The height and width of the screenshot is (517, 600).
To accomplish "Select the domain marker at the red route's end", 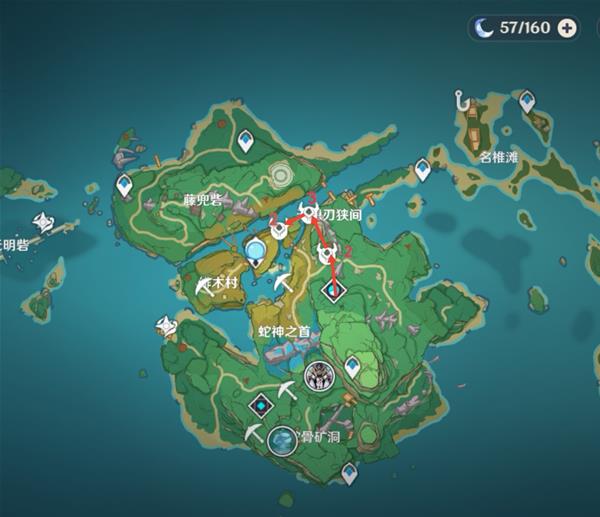I will (332, 291).
